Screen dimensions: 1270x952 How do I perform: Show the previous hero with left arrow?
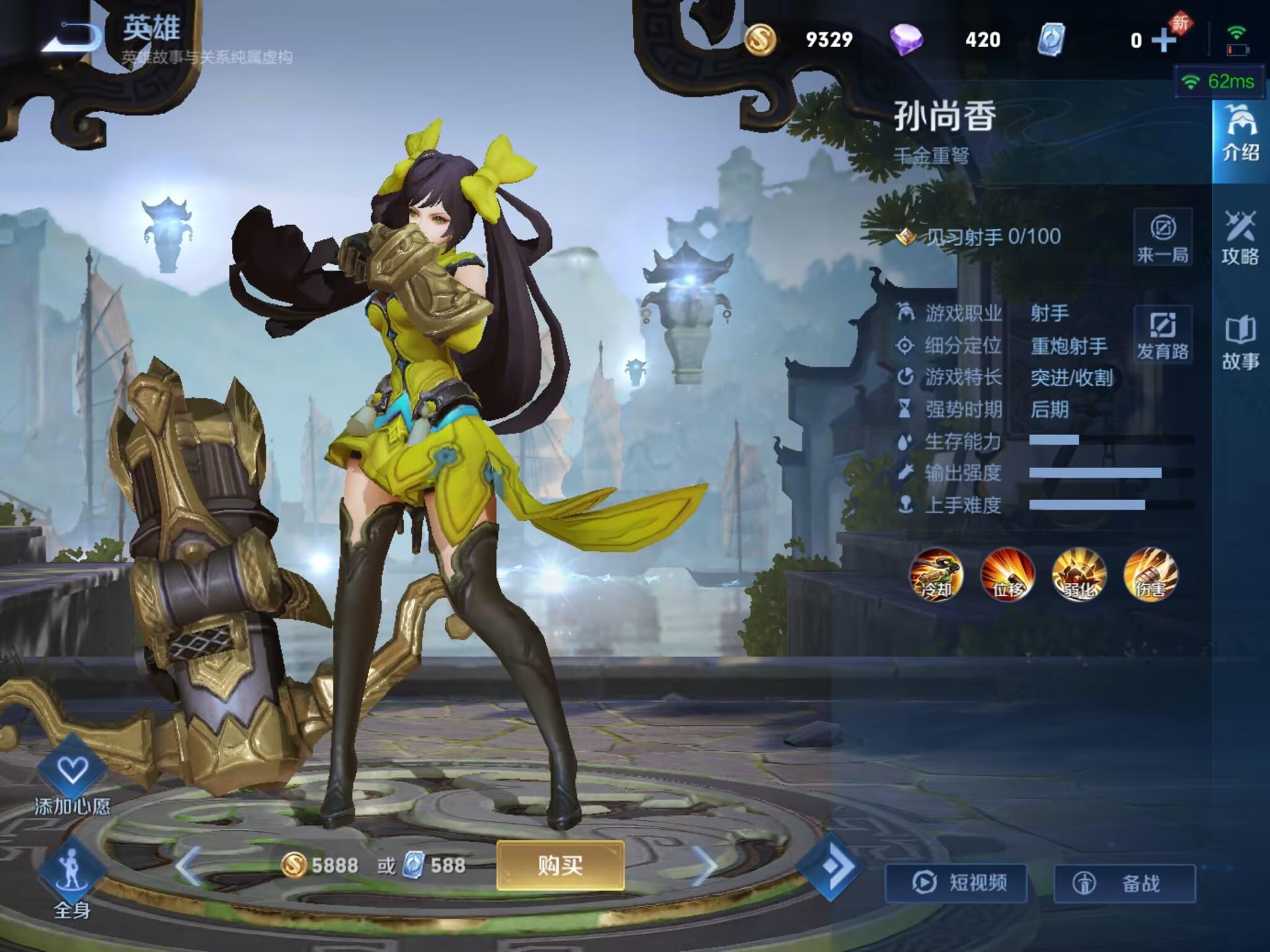(188, 865)
